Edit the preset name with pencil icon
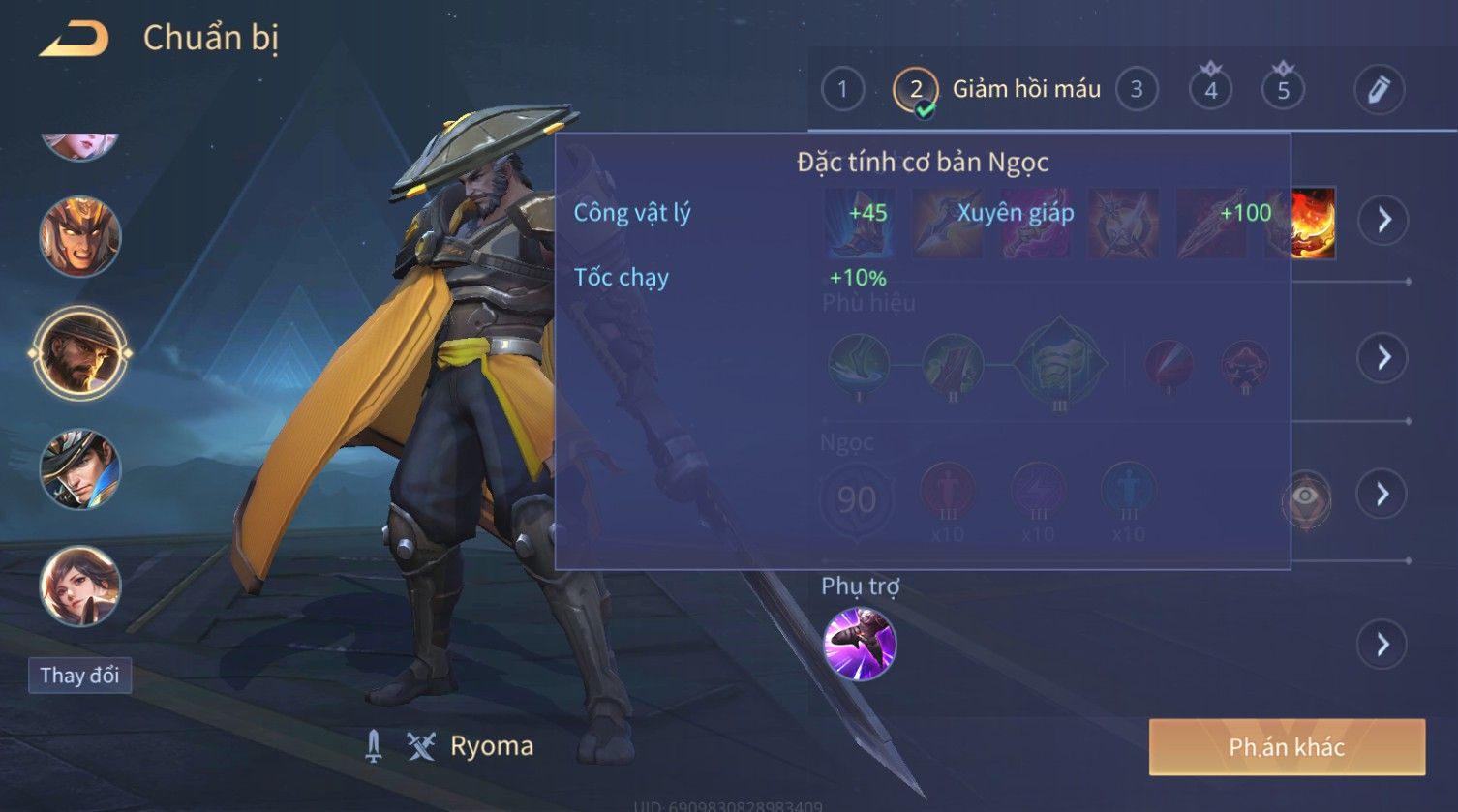Image resolution: width=1458 pixels, height=812 pixels. coord(1379,90)
